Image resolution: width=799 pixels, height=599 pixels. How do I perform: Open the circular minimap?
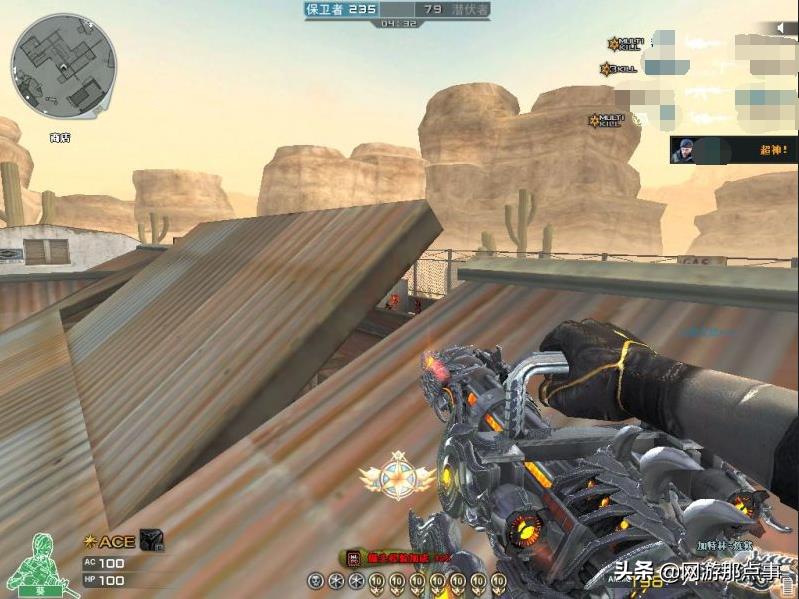point(63,66)
